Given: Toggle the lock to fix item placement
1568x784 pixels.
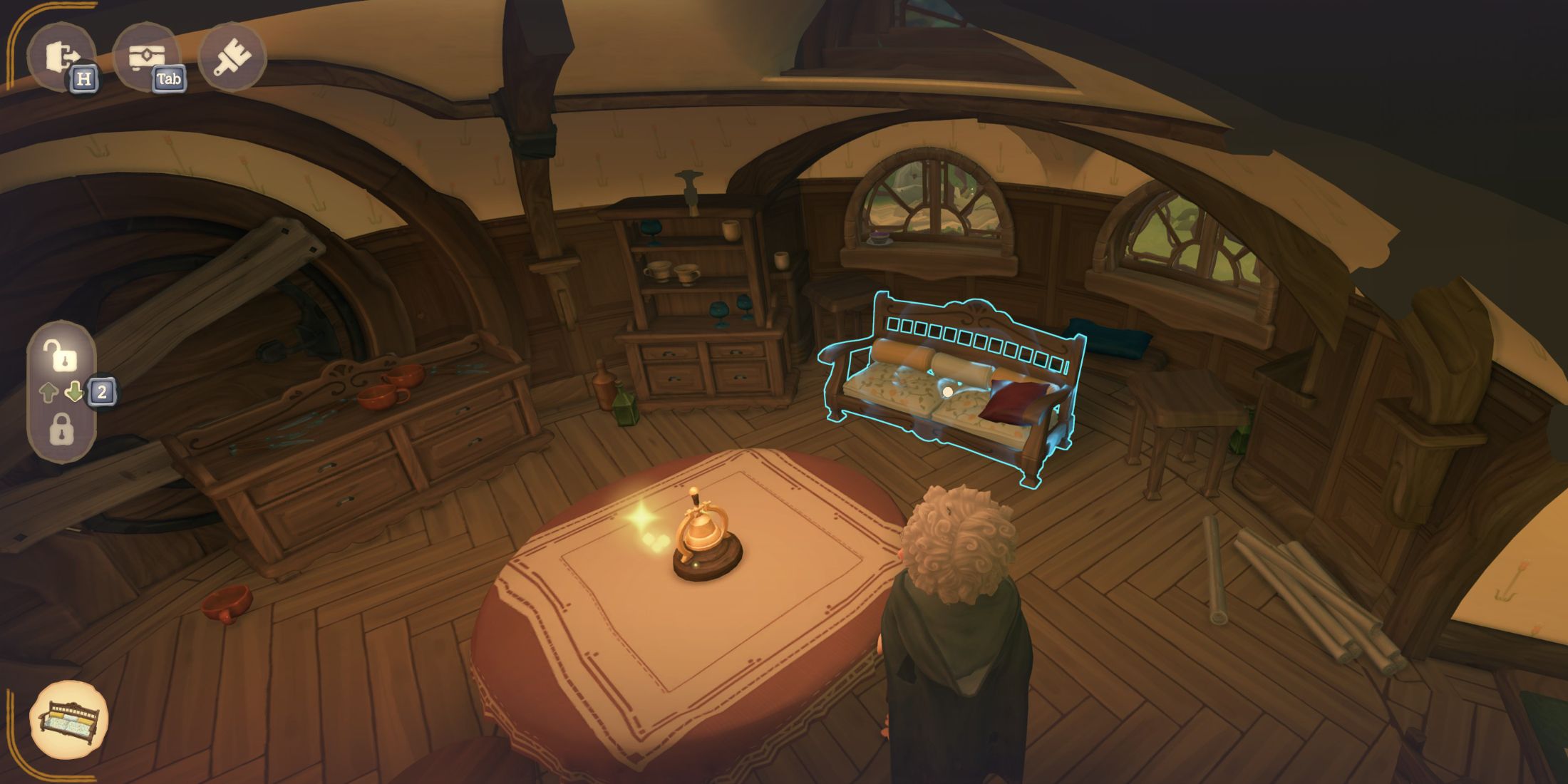Looking at the screenshot, I should pos(63,429).
